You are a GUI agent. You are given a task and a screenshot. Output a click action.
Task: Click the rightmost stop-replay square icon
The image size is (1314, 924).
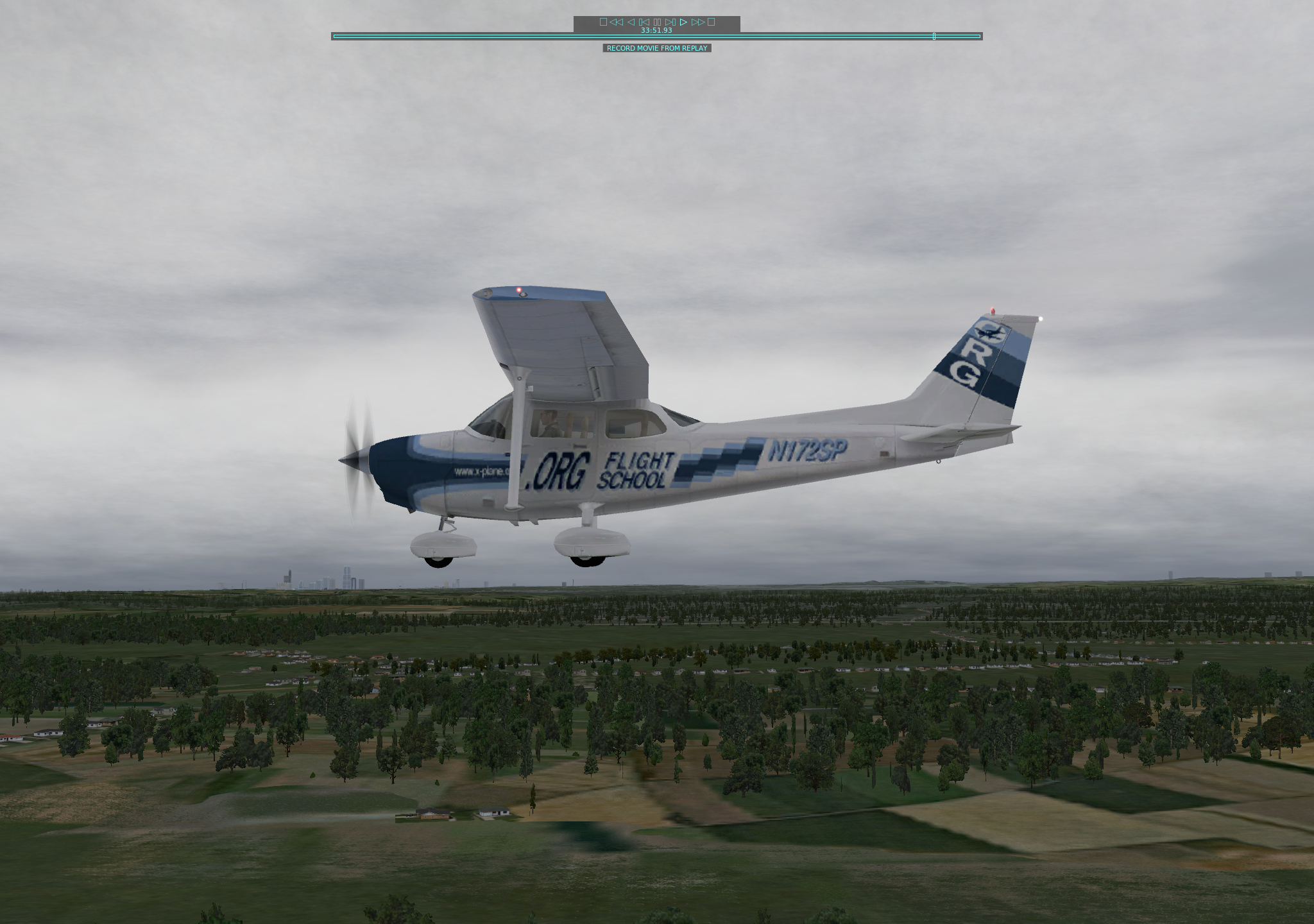click(x=711, y=22)
